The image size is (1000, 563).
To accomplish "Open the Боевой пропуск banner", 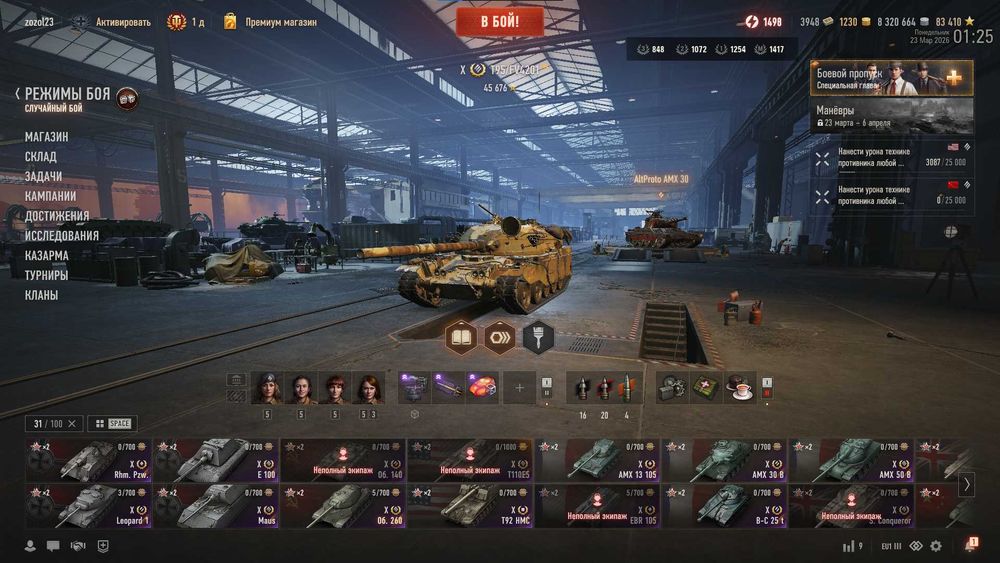I will coord(891,77).
